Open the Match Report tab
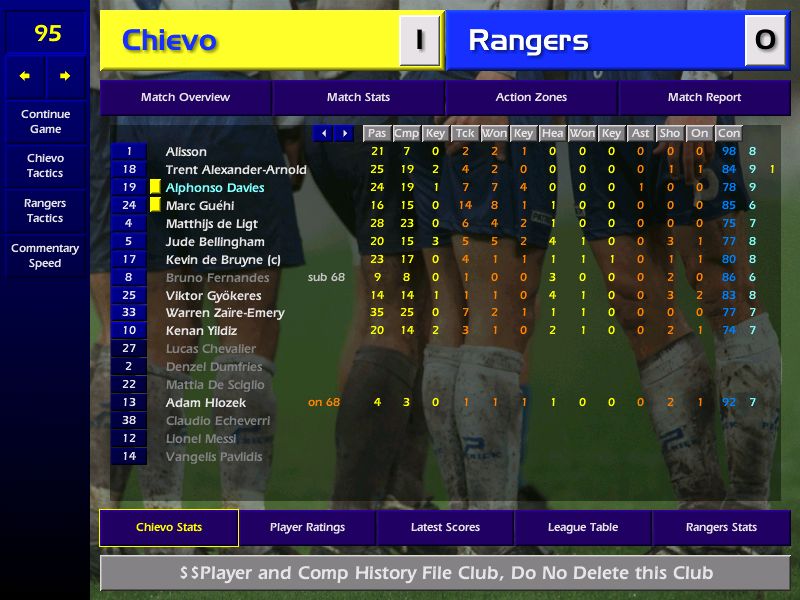 point(704,98)
